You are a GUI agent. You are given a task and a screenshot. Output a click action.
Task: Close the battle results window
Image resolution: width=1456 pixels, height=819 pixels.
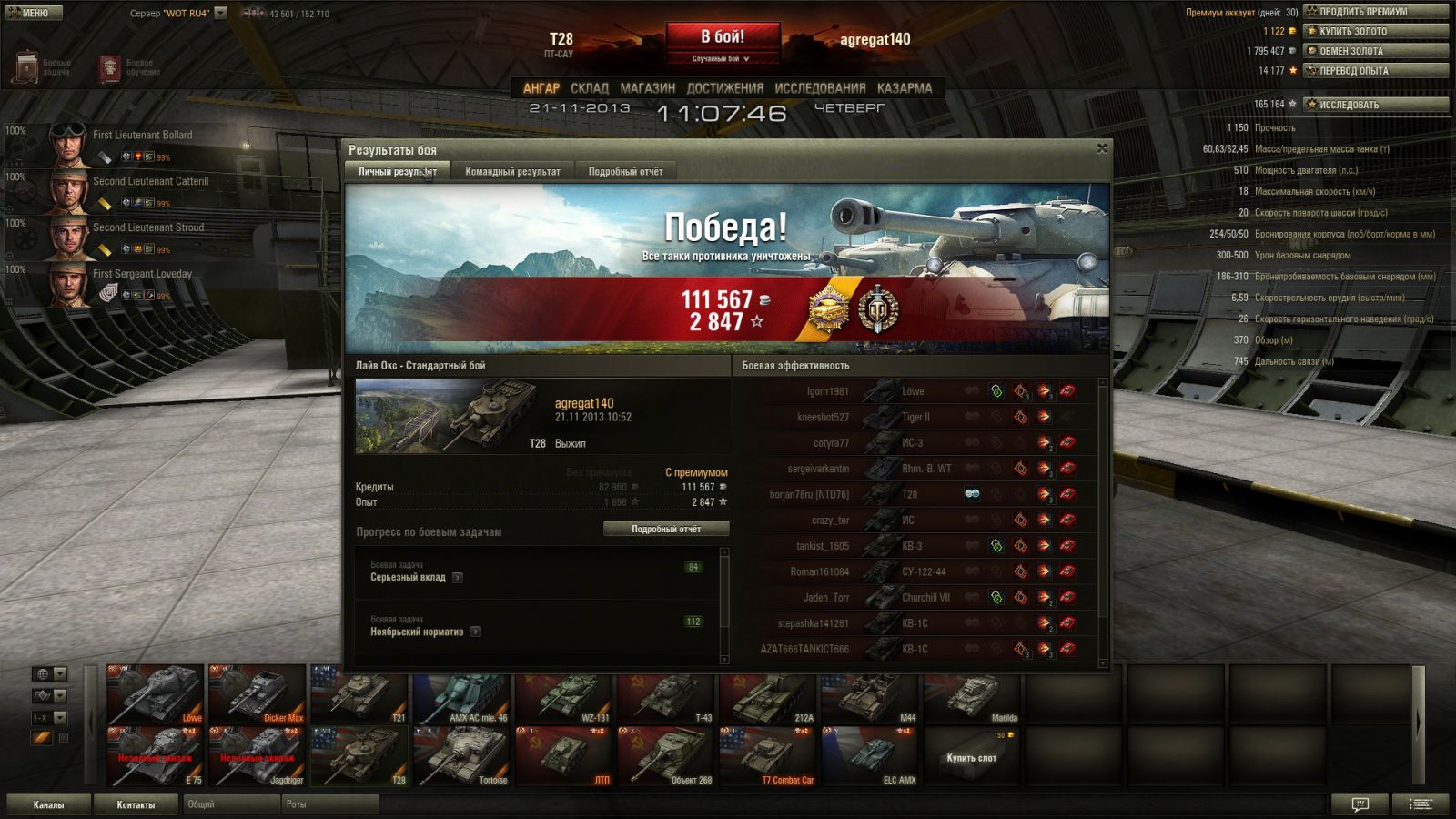[1102, 148]
